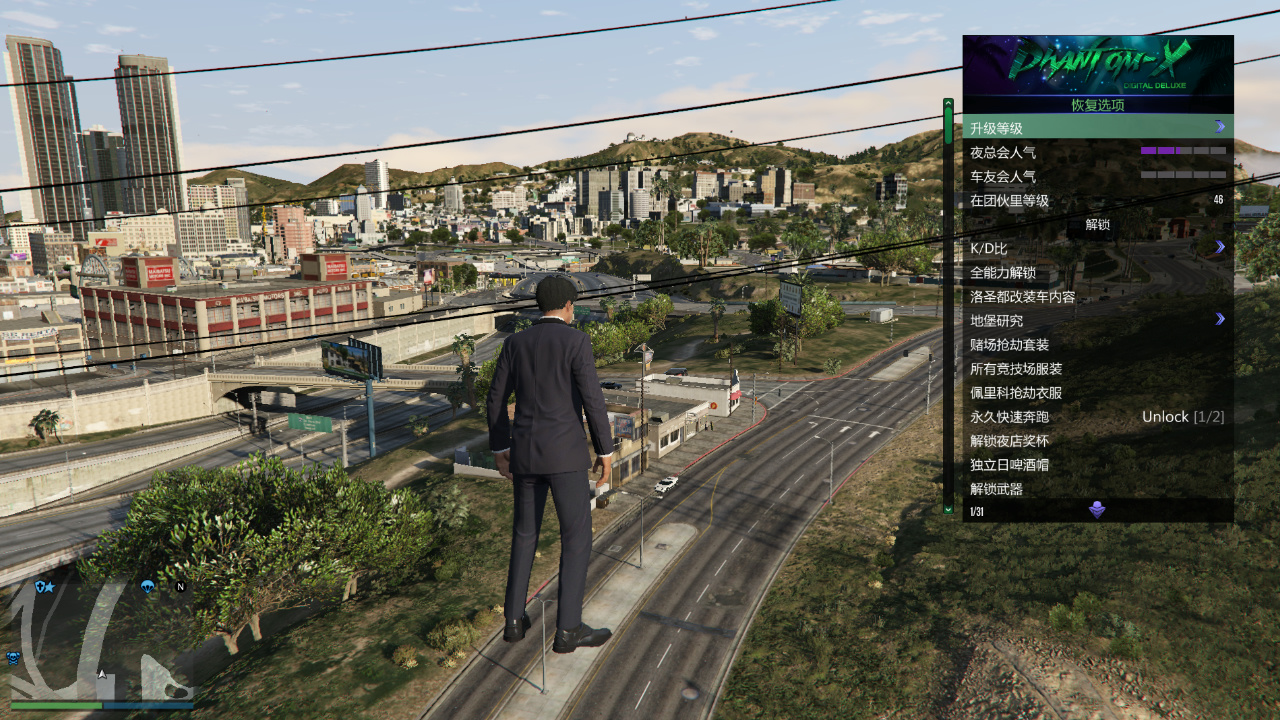Open the K/D比 submenu
Screen dimensions: 1280x720
(1097, 248)
